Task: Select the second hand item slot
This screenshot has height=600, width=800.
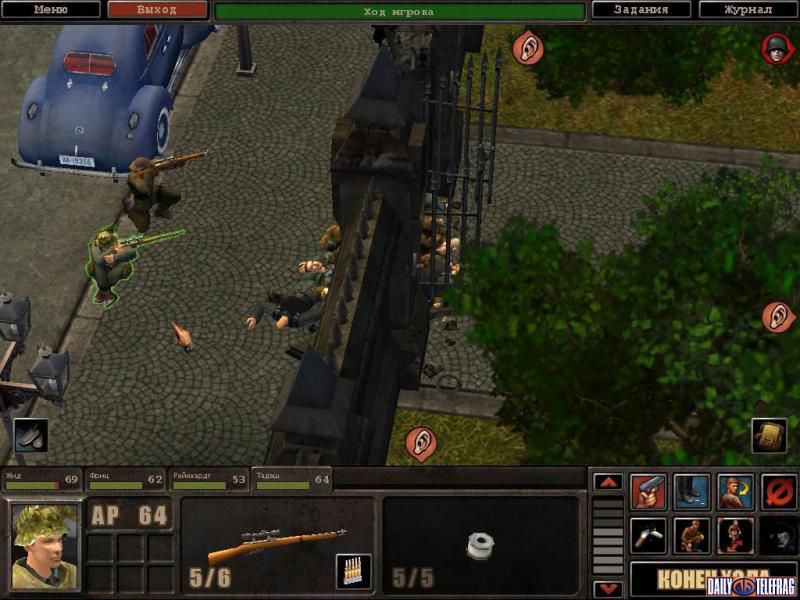Action: coord(481,545)
